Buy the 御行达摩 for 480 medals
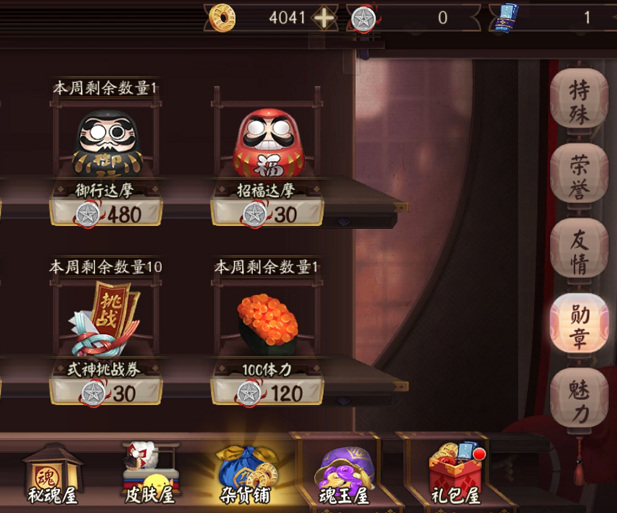This screenshot has height=513, width=617. 104,214
